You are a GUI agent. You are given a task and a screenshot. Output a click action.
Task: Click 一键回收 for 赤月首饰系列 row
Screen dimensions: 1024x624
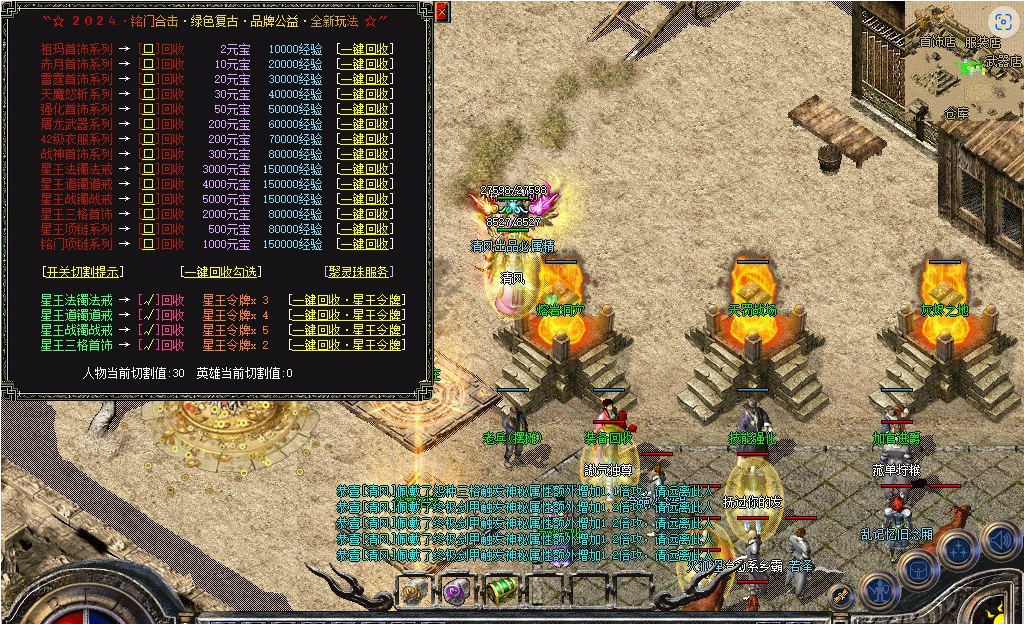tap(365, 64)
